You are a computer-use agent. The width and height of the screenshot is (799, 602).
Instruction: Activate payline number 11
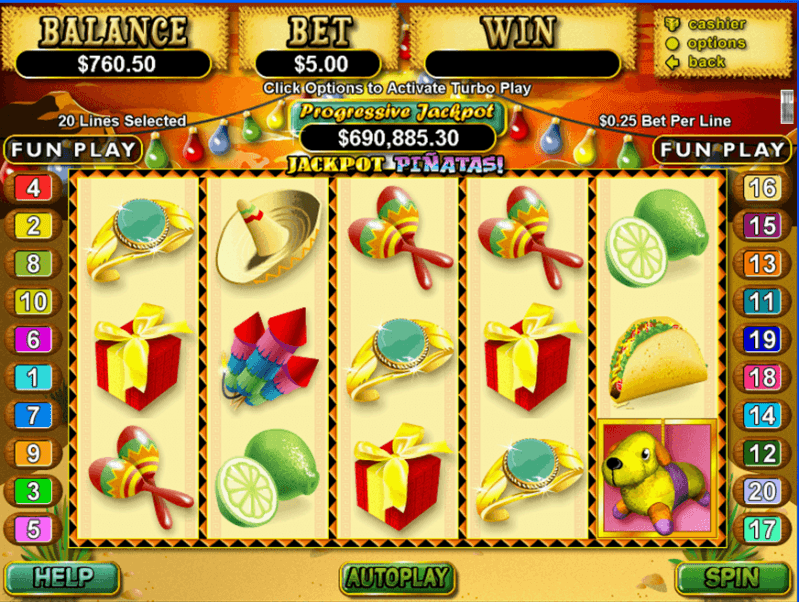click(x=763, y=301)
